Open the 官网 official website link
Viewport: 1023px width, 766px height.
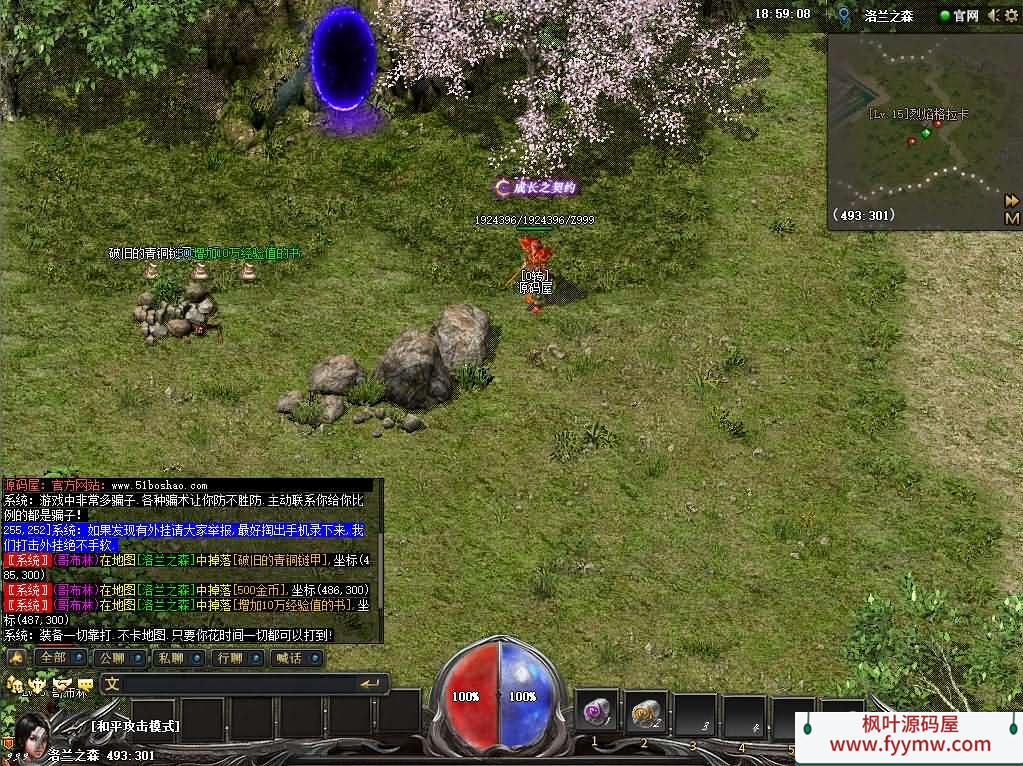(x=959, y=16)
